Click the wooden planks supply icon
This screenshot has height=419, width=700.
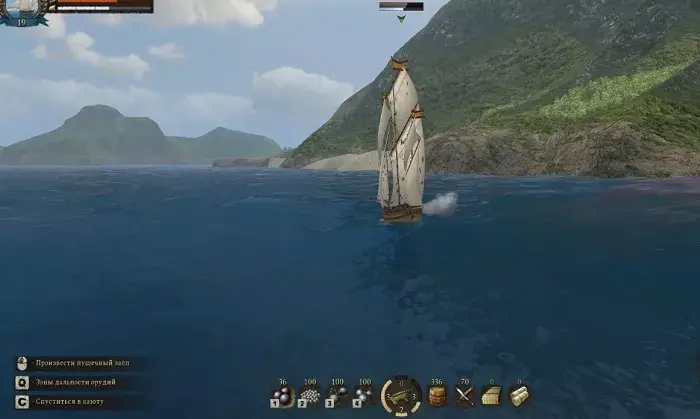491,396
